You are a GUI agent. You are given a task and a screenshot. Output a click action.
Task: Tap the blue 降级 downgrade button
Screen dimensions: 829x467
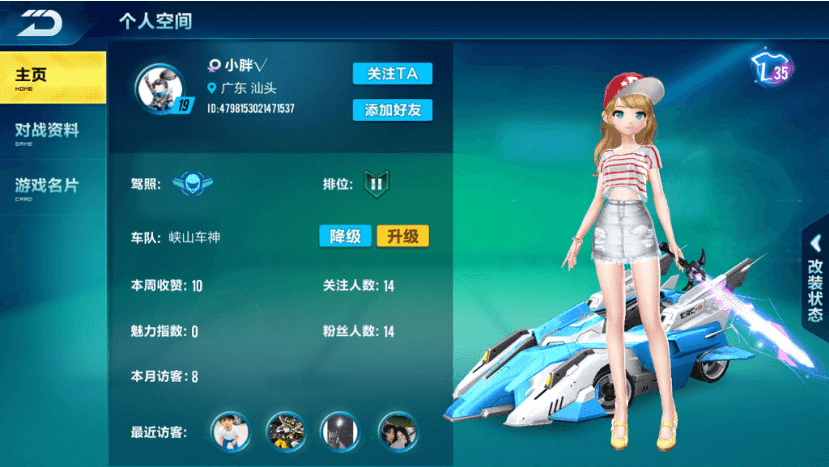345,236
